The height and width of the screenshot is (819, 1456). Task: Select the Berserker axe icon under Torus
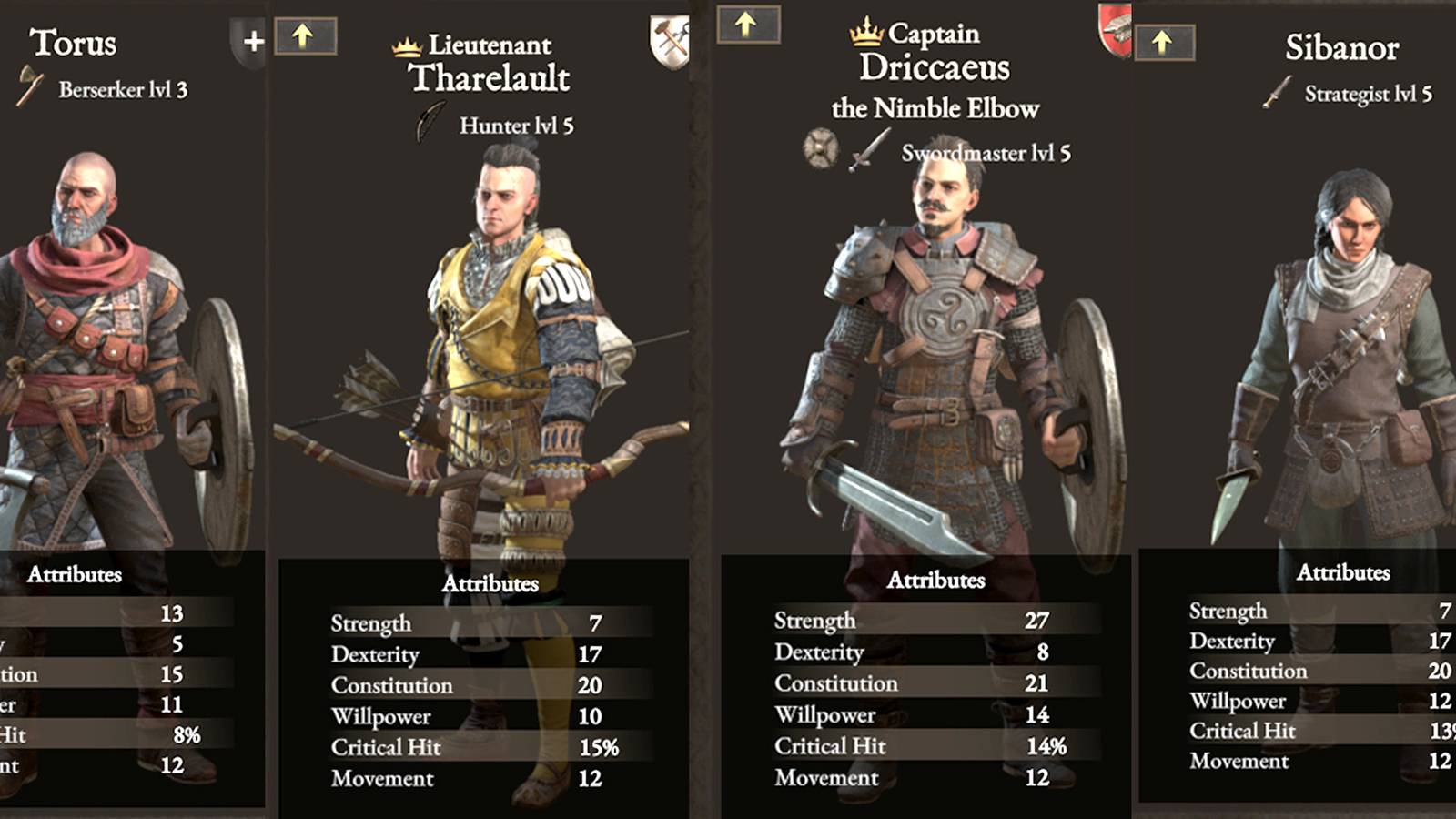coord(31,88)
